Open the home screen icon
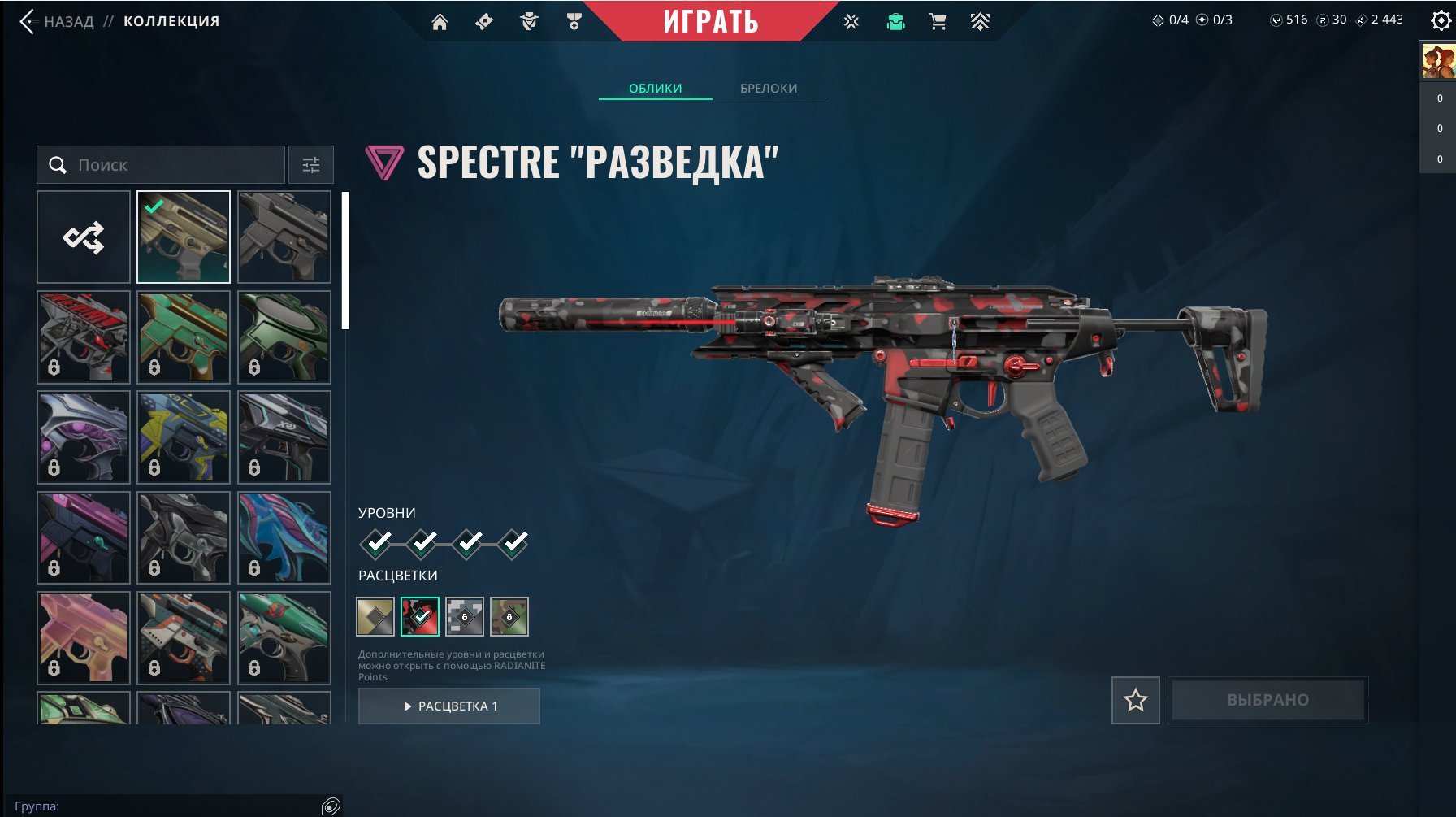The height and width of the screenshot is (817, 1456). (x=441, y=22)
